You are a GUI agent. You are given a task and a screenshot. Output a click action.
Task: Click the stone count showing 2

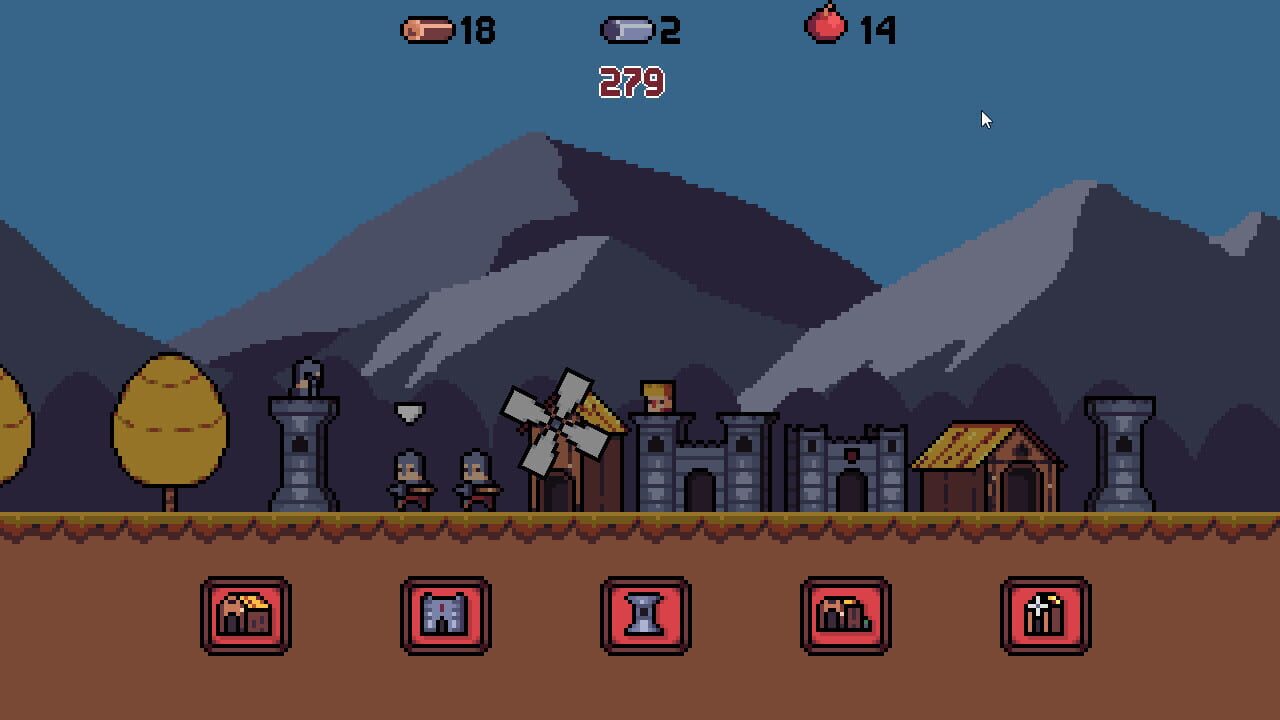tap(670, 31)
